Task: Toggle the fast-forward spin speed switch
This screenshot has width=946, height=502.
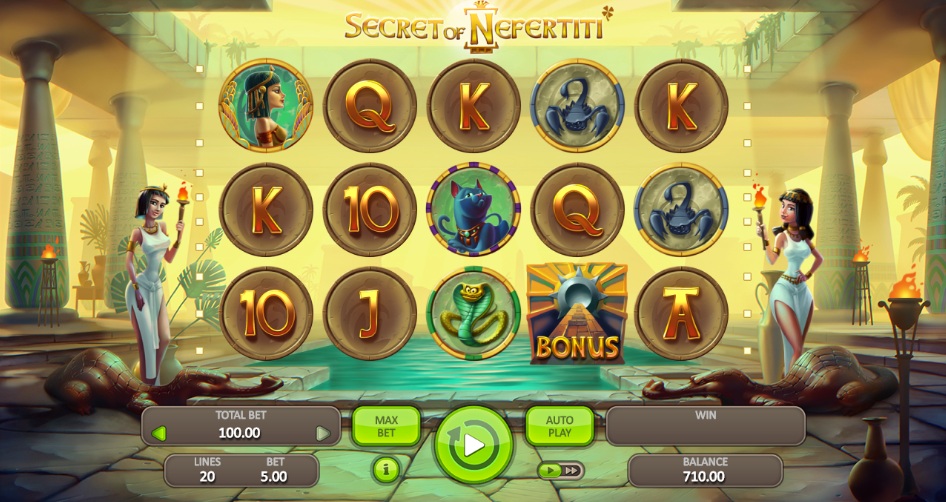Action: 560,469
